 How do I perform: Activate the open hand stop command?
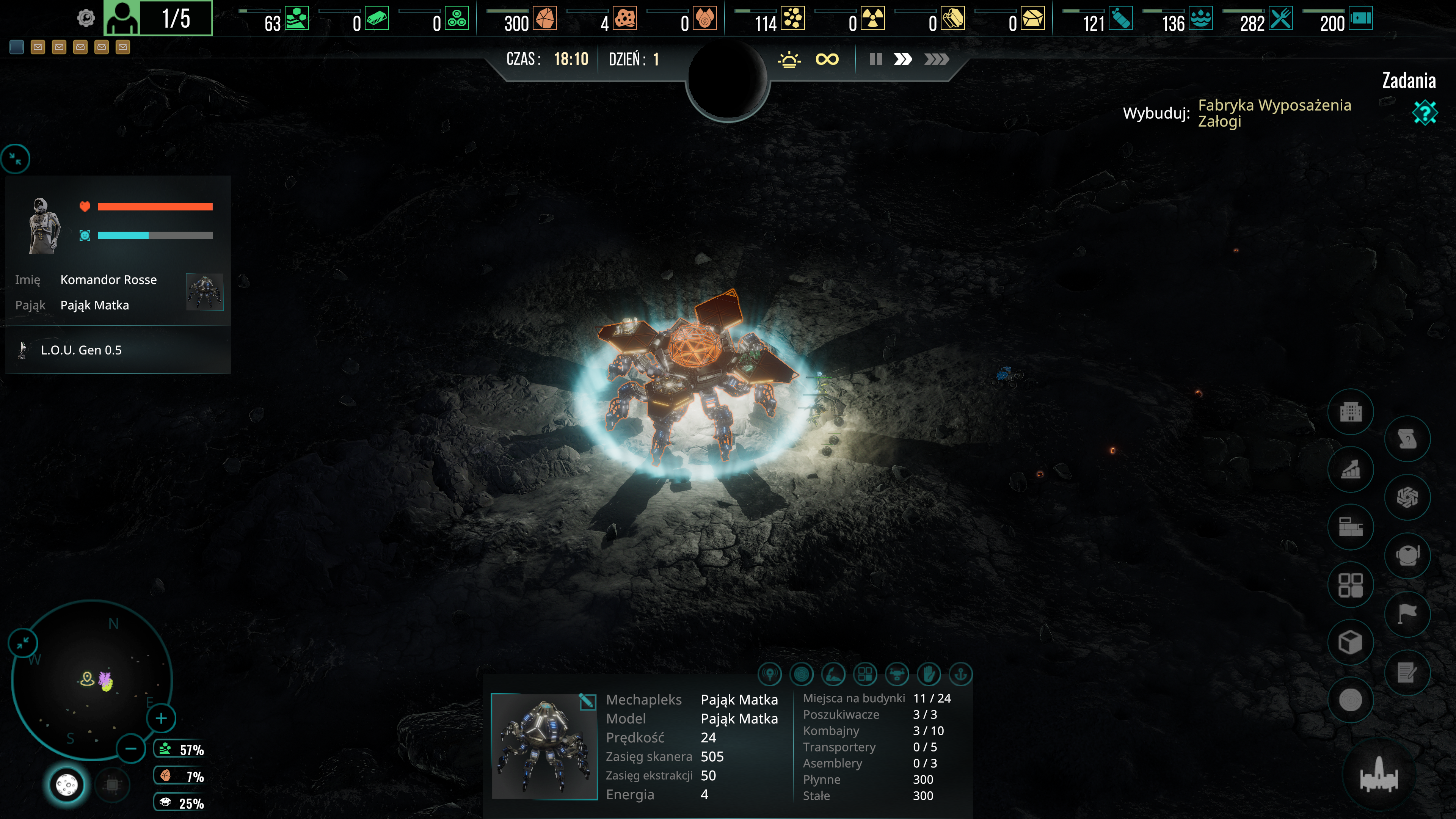coord(929,674)
